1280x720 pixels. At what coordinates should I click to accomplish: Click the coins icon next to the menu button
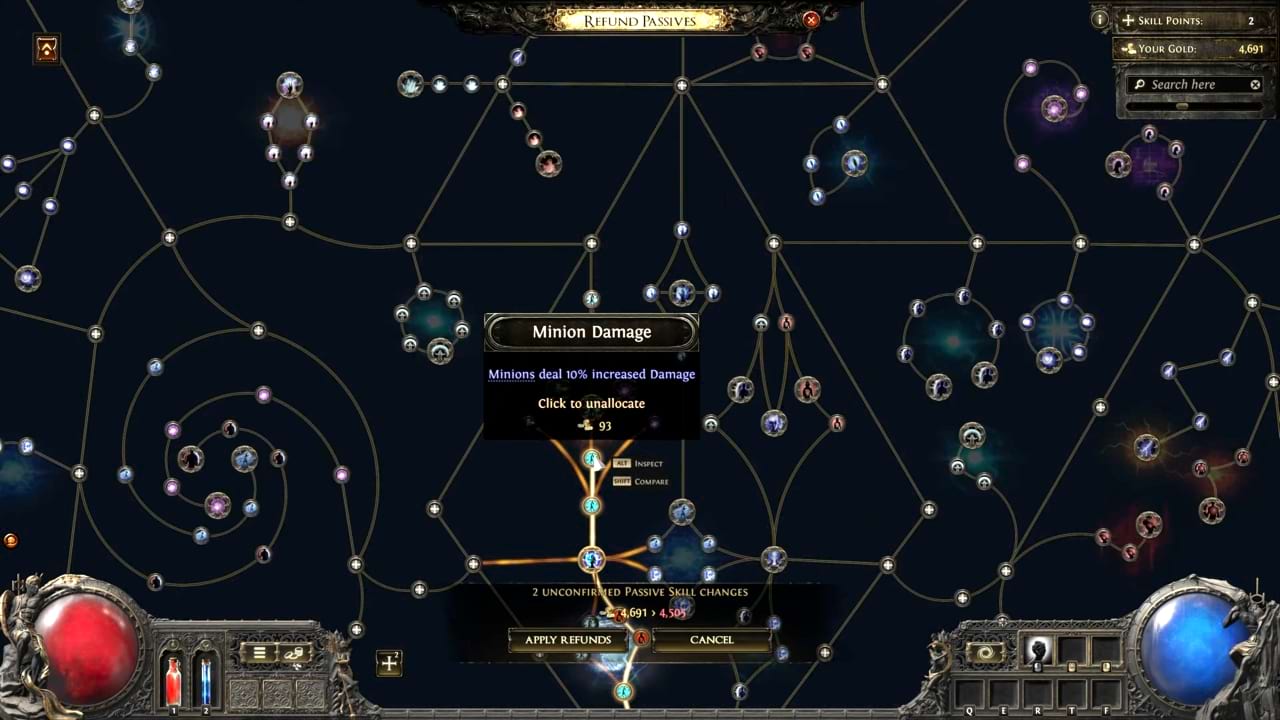[295, 651]
